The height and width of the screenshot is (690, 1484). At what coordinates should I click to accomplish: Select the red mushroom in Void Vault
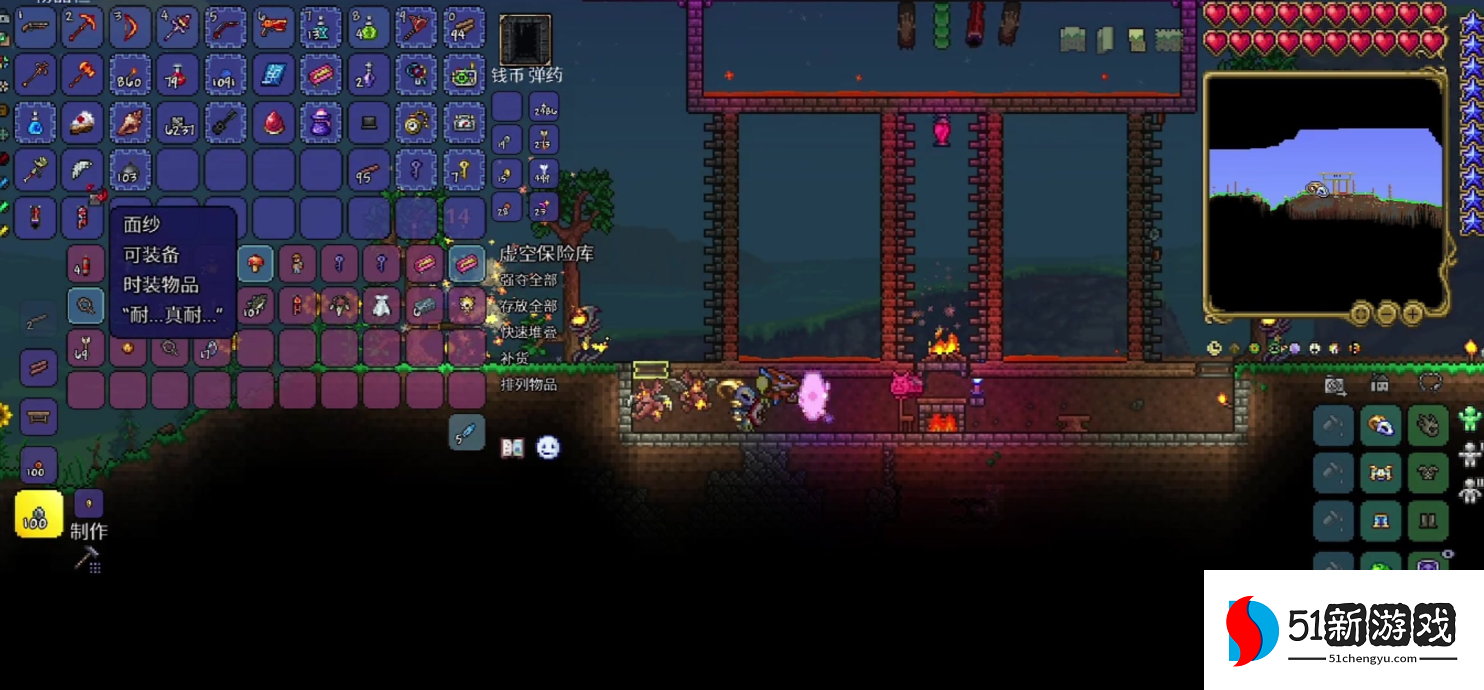[x=256, y=264]
